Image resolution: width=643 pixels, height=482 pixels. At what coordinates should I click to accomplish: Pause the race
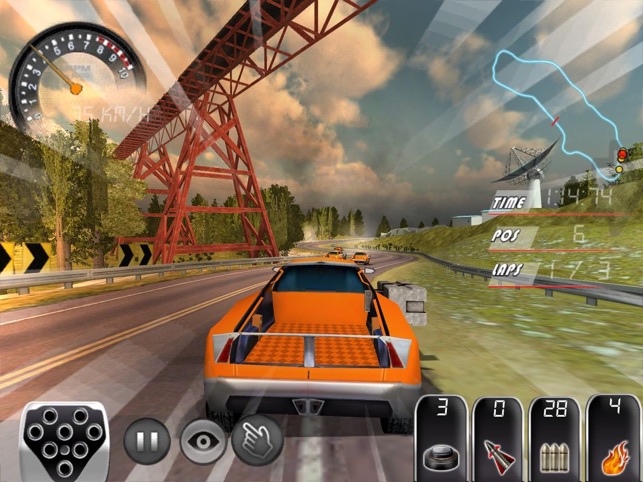point(148,440)
